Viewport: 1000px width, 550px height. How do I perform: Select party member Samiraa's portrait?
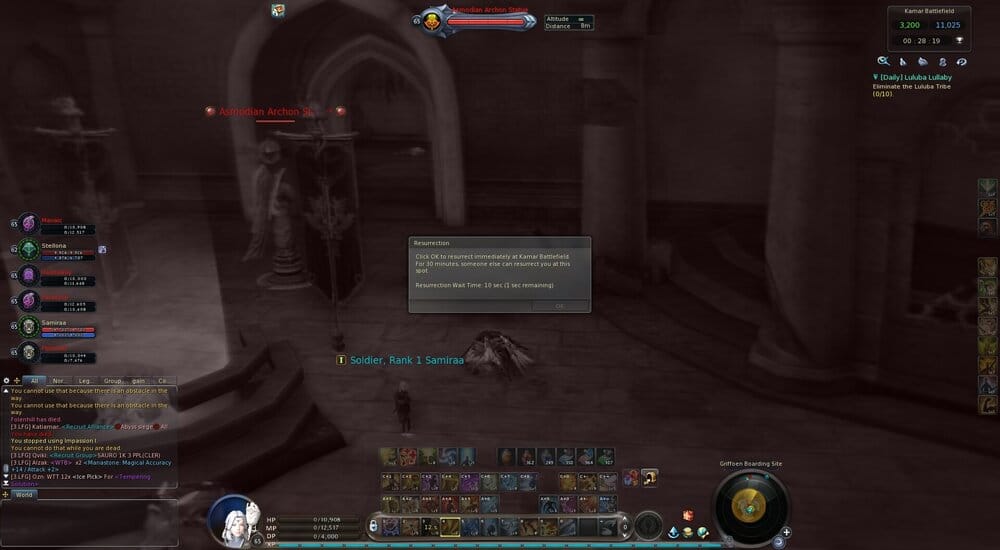point(28,326)
